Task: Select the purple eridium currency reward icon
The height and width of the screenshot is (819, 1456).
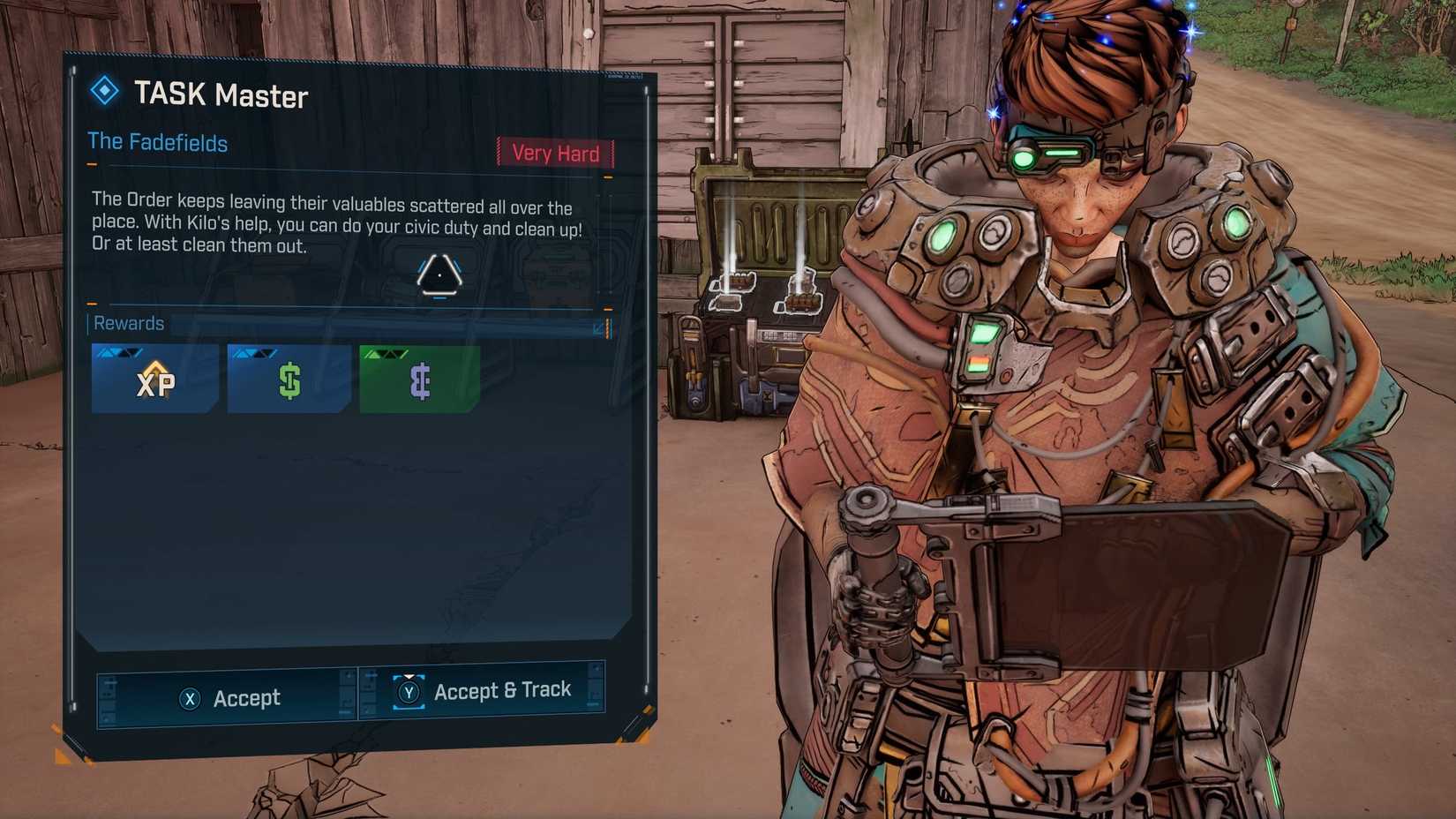Action: pyautogui.click(x=420, y=379)
